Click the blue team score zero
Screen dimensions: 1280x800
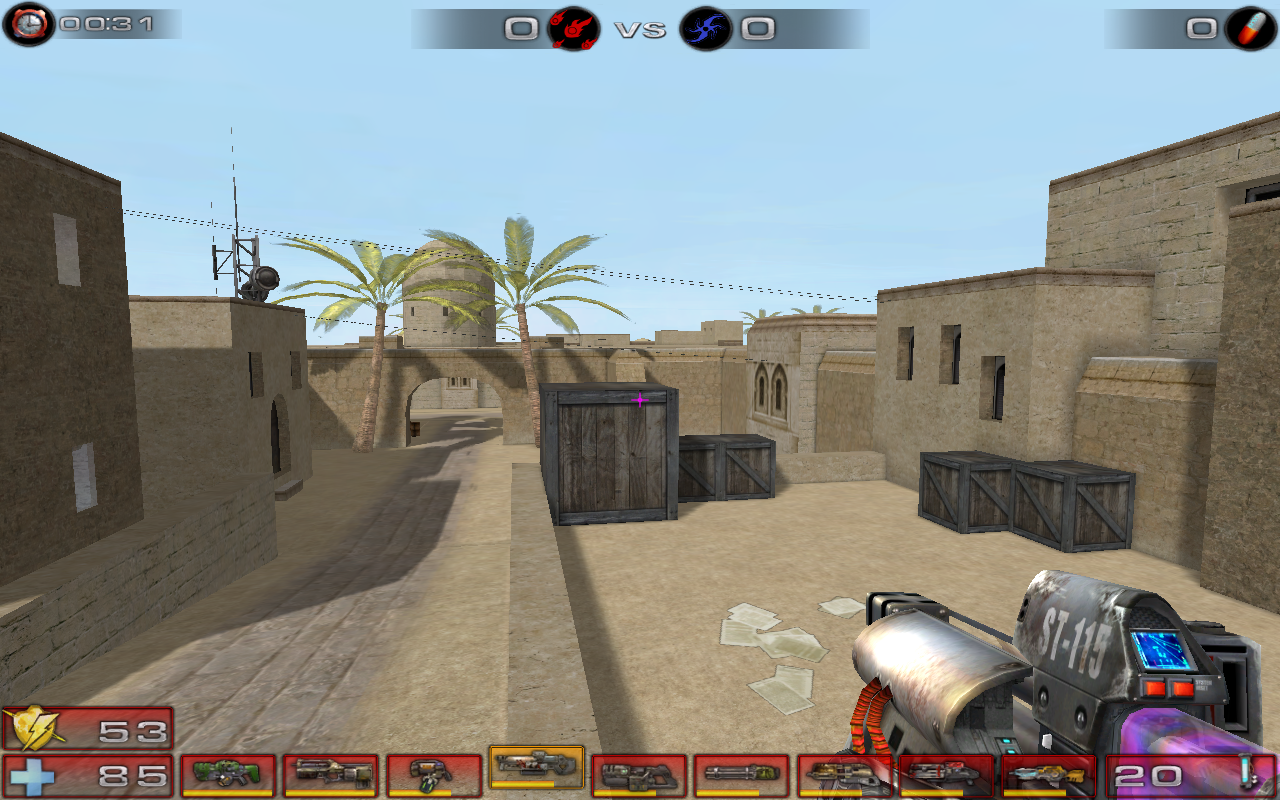click(756, 28)
